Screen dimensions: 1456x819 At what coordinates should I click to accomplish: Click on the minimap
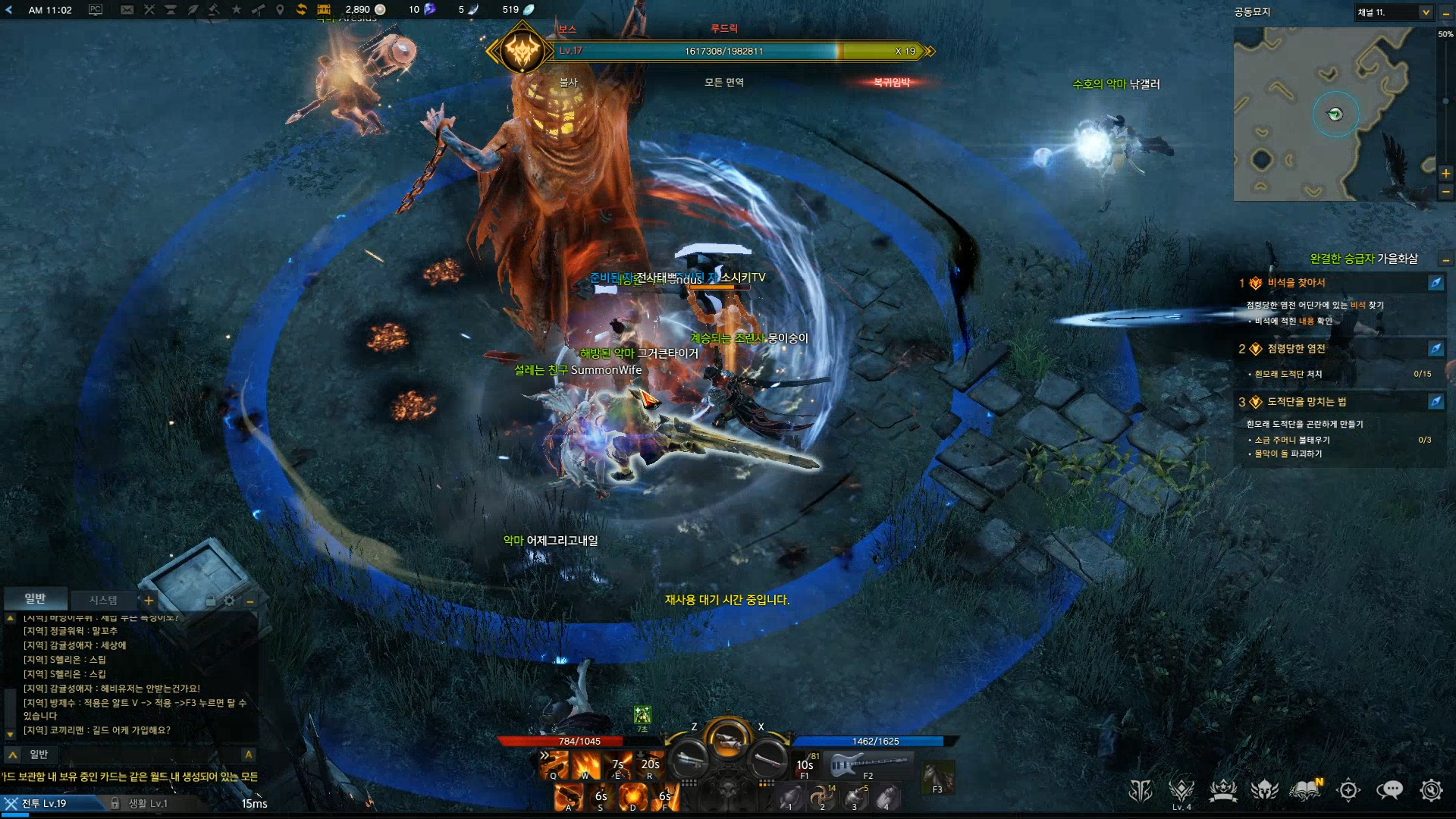click(x=1333, y=114)
